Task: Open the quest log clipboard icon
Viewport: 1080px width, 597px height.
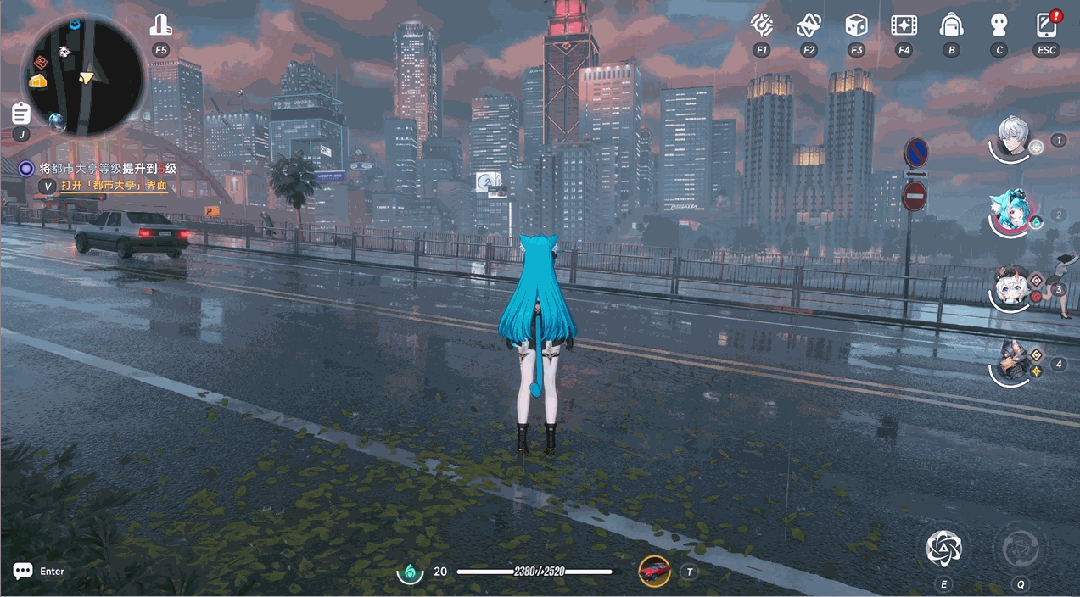Action: (x=21, y=112)
